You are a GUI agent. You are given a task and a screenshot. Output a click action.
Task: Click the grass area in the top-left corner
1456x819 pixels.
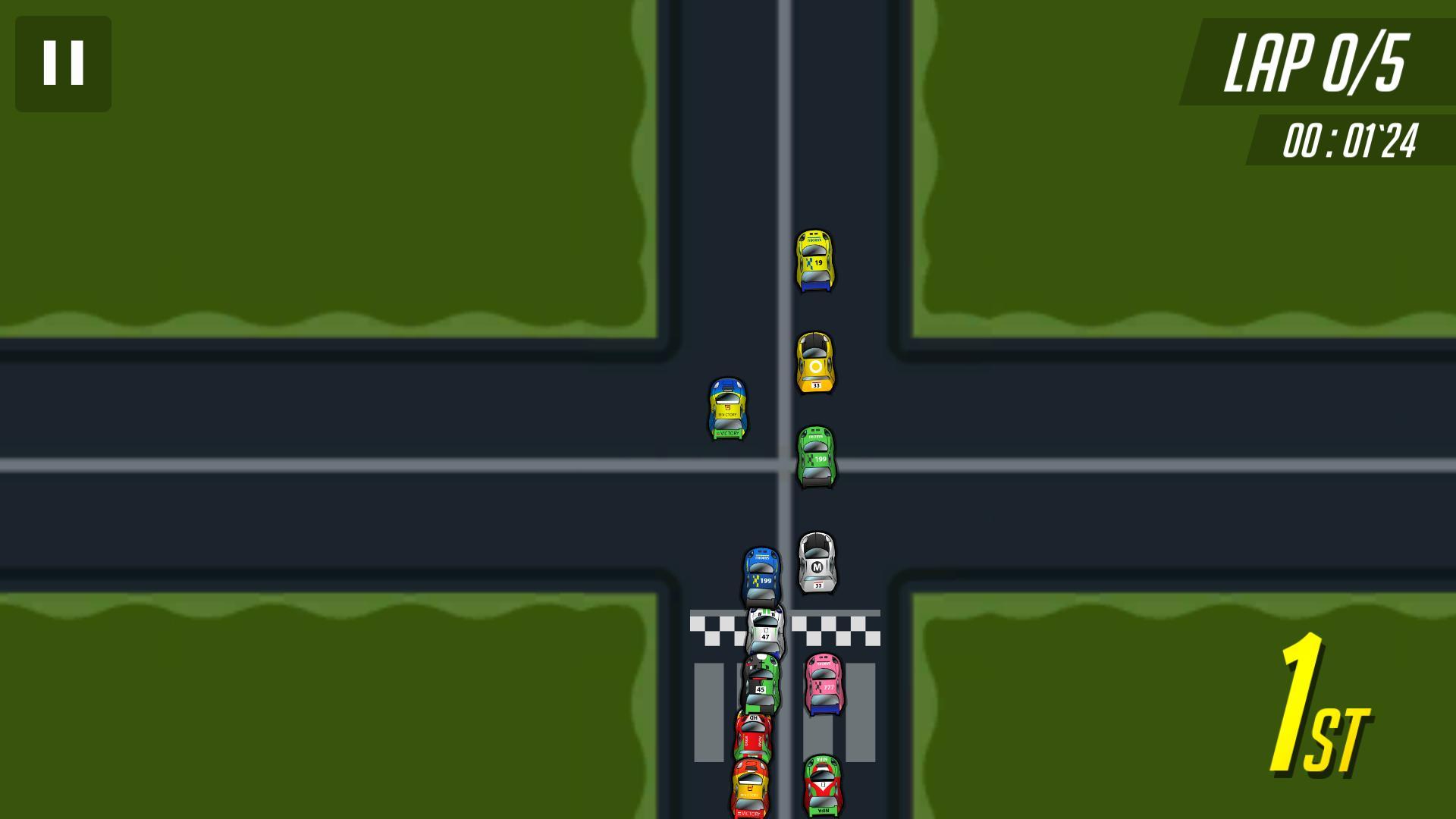point(303,152)
